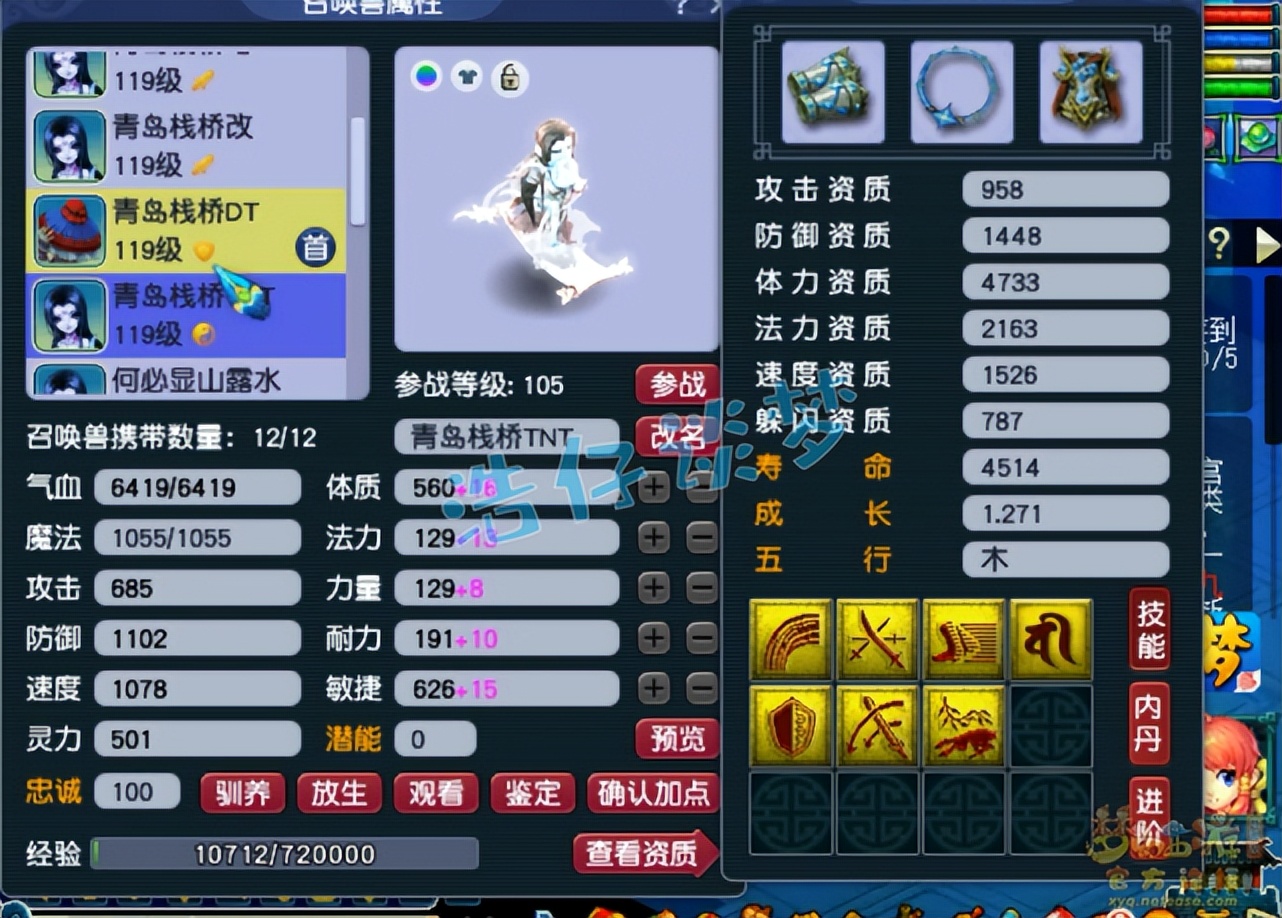Screen dimensions: 1282x918
Task: Select the rainbow skill icon
Action: 789,639
